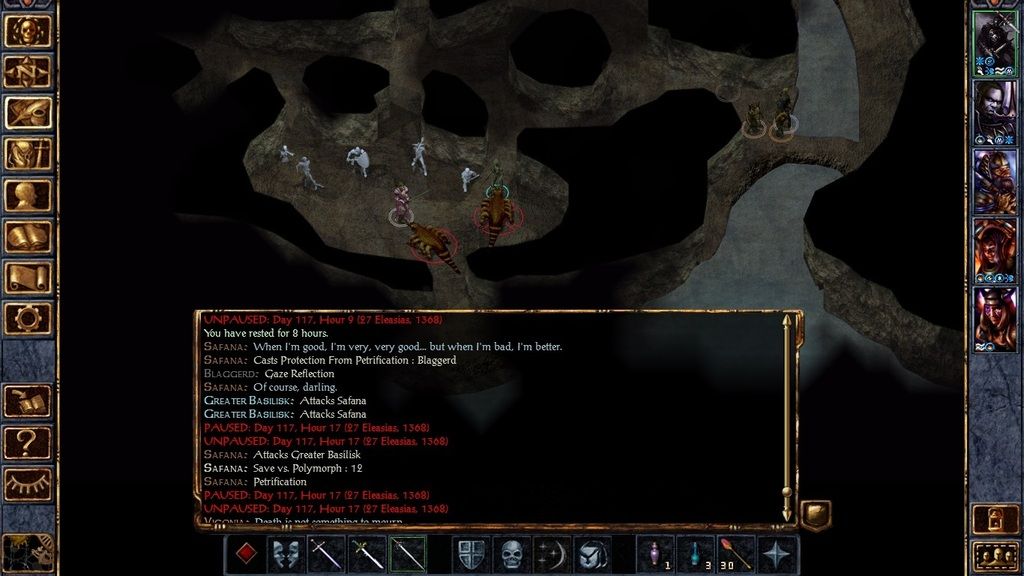Use the purple potion quick item
The image size is (1024, 576).
[x=655, y=554]
